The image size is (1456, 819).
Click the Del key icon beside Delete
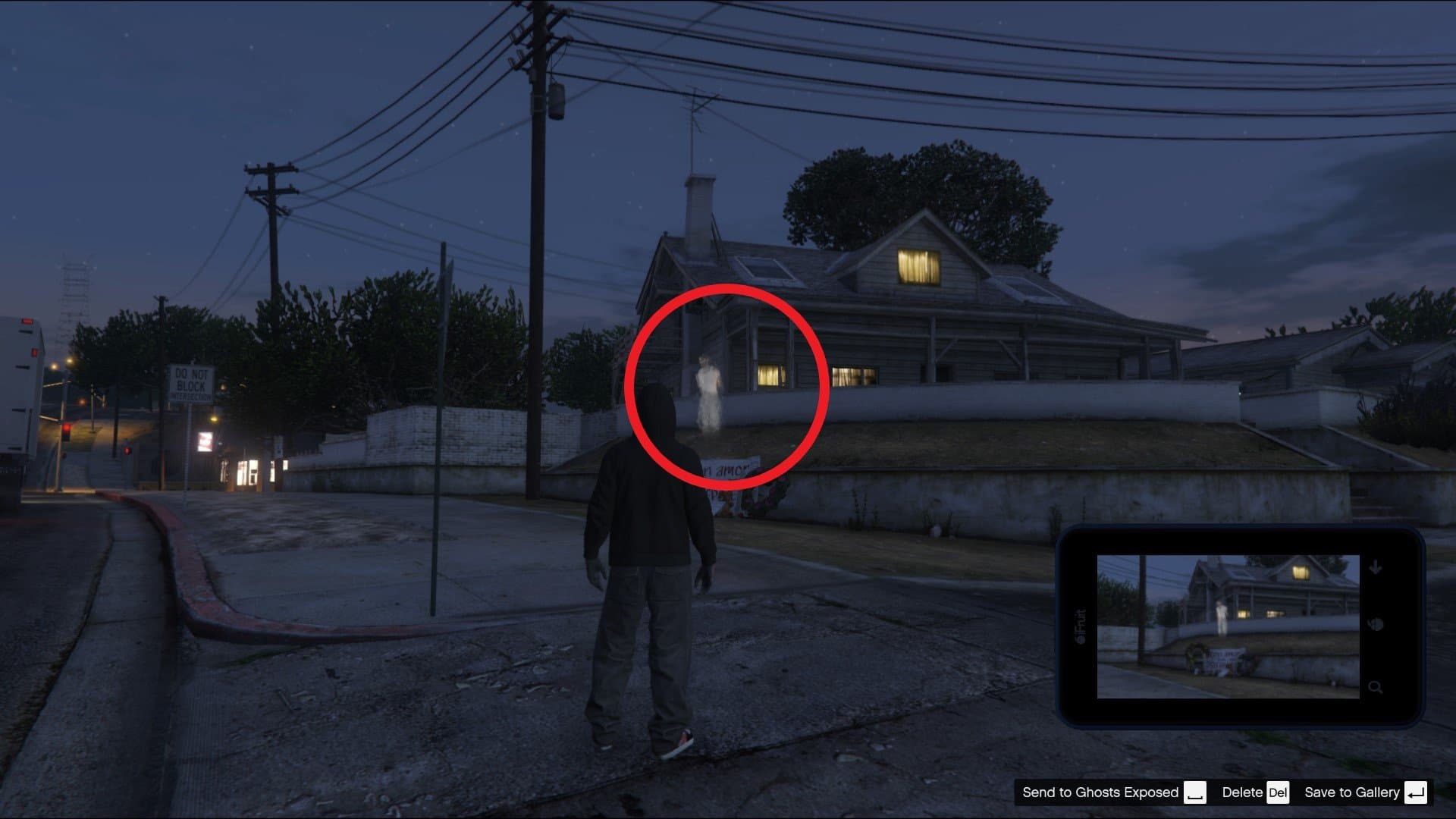click(x=1279, y=793)
